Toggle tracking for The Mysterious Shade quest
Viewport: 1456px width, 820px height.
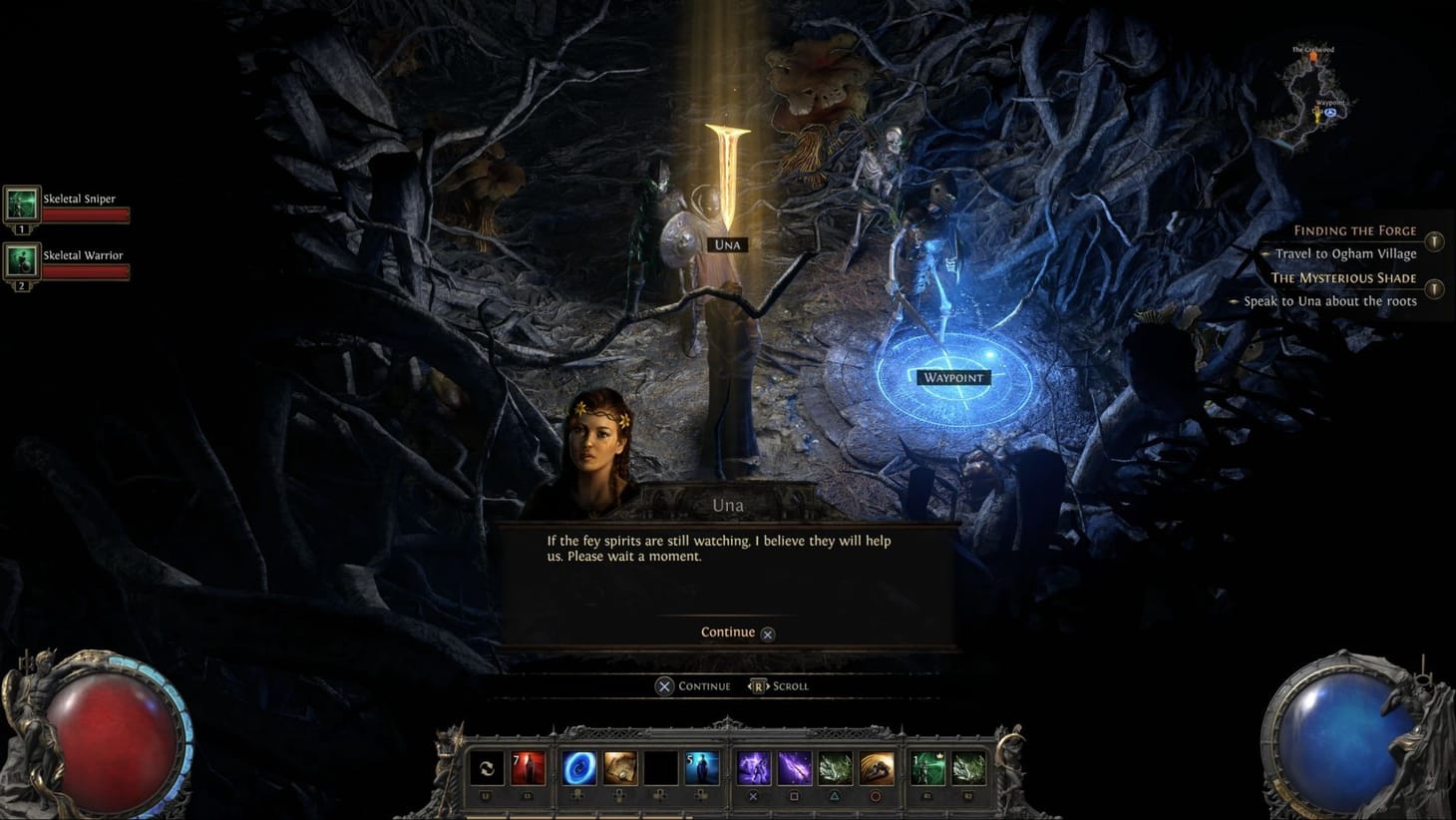coord(1434,288)
